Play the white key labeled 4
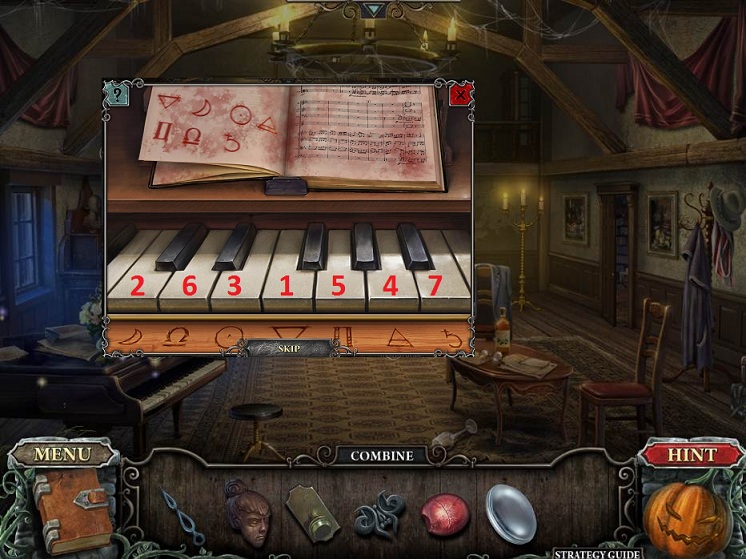Screen dimensions: 746x559 390,287
